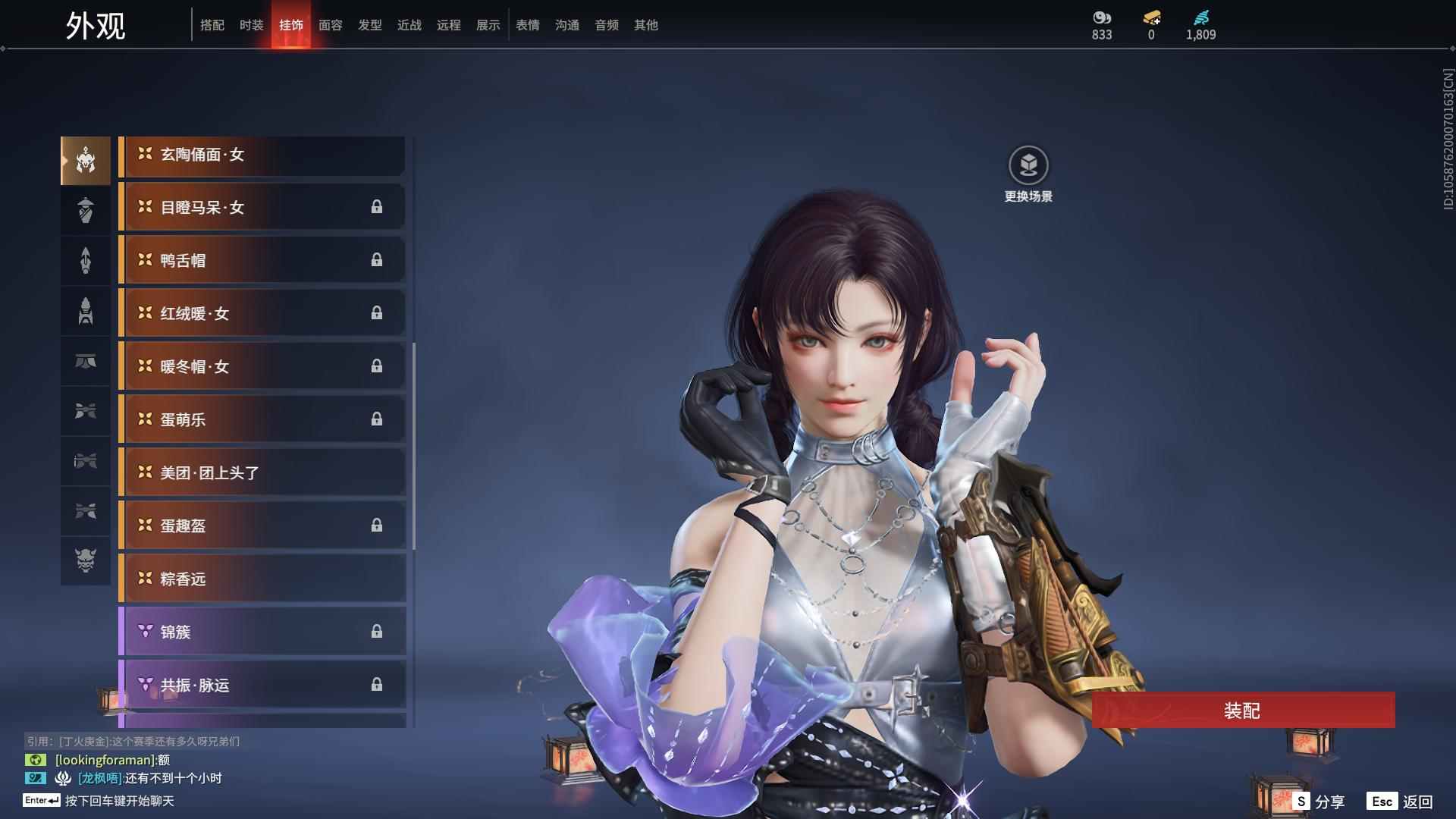This screenshot has height=819, width=1456.
Task: Select the 蛋萌乐 accessory row
Action: (262, 420)
